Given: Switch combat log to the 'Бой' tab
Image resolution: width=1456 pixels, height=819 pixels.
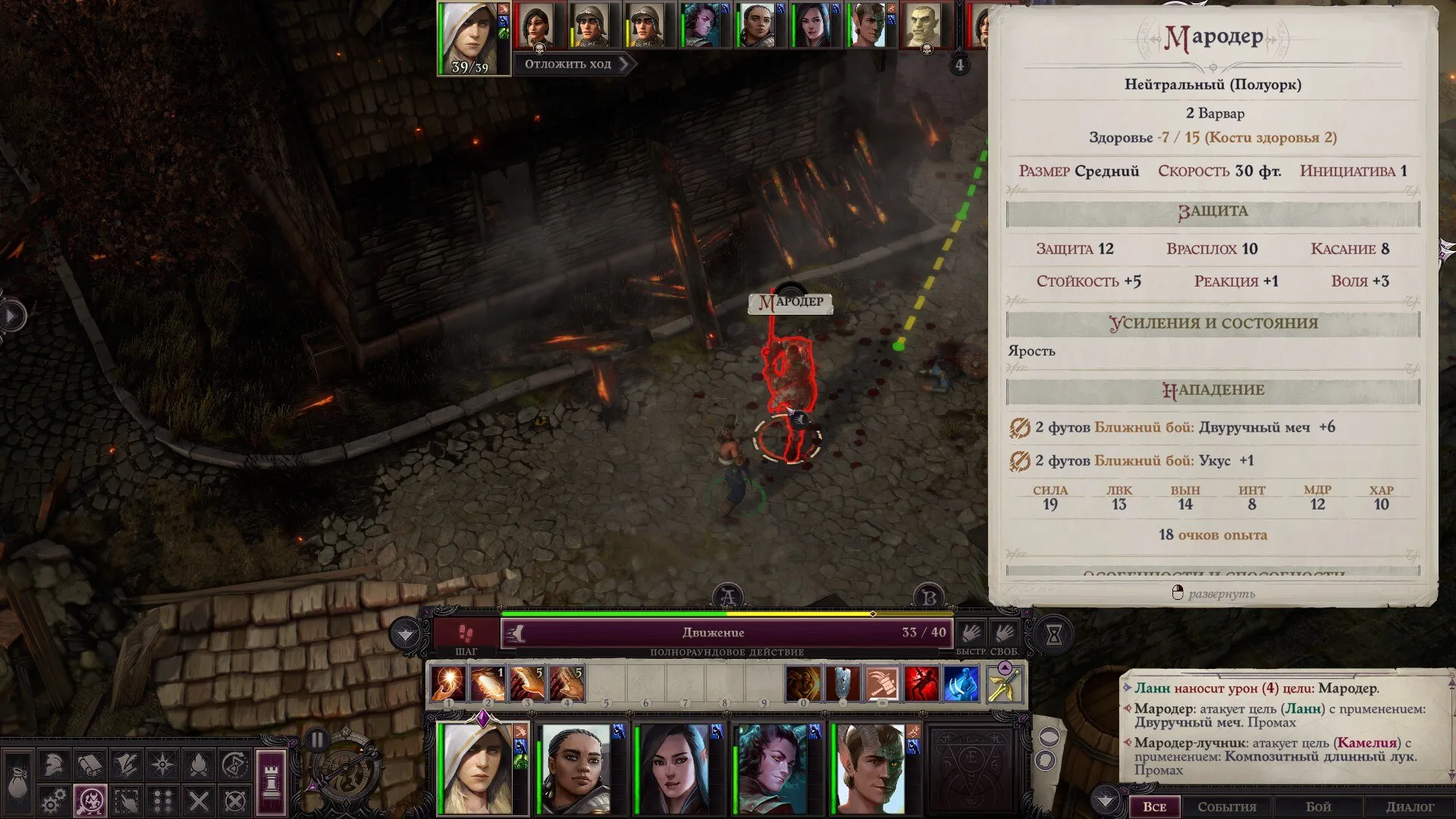Looking at the screenshot, I should (1318, 807).
